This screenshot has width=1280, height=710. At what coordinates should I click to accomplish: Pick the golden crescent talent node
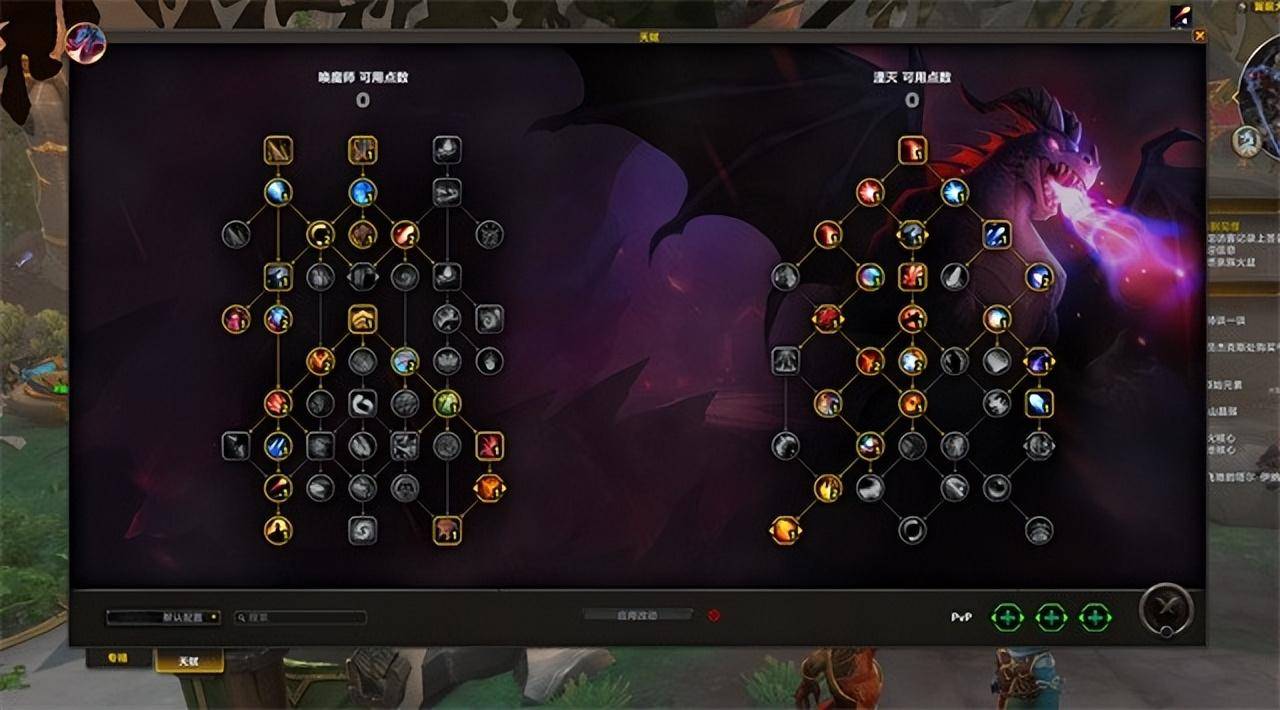(x=320, y=234)
